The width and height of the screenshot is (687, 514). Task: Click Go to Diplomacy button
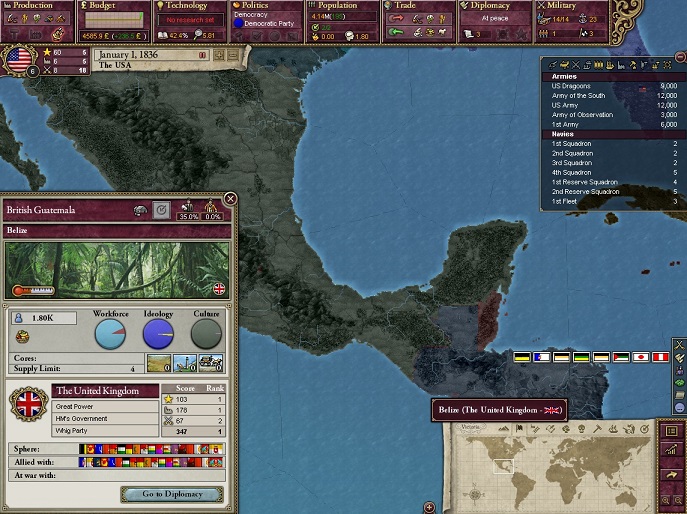pos(172,494)
